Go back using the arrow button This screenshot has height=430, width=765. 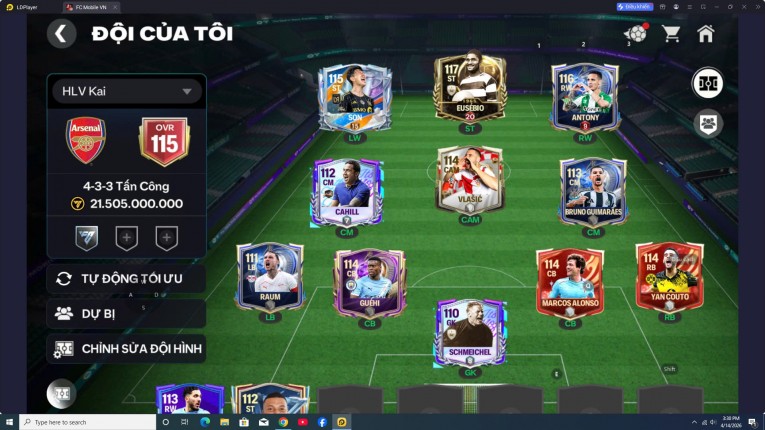[x=61, y=33]
